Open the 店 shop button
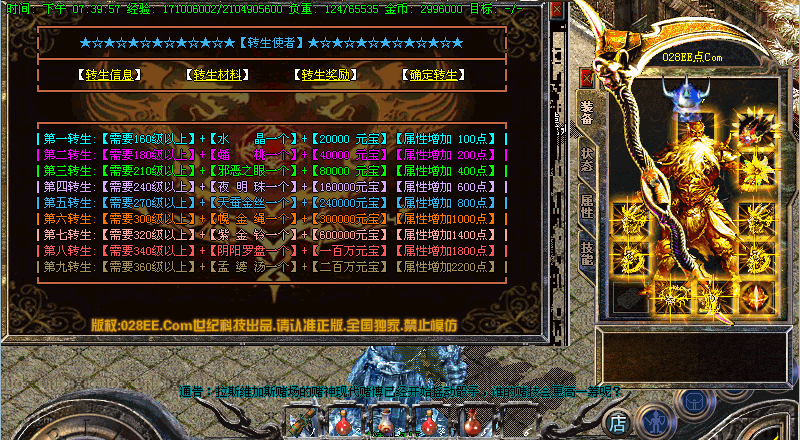800x440 pixels. click(619, 422)
